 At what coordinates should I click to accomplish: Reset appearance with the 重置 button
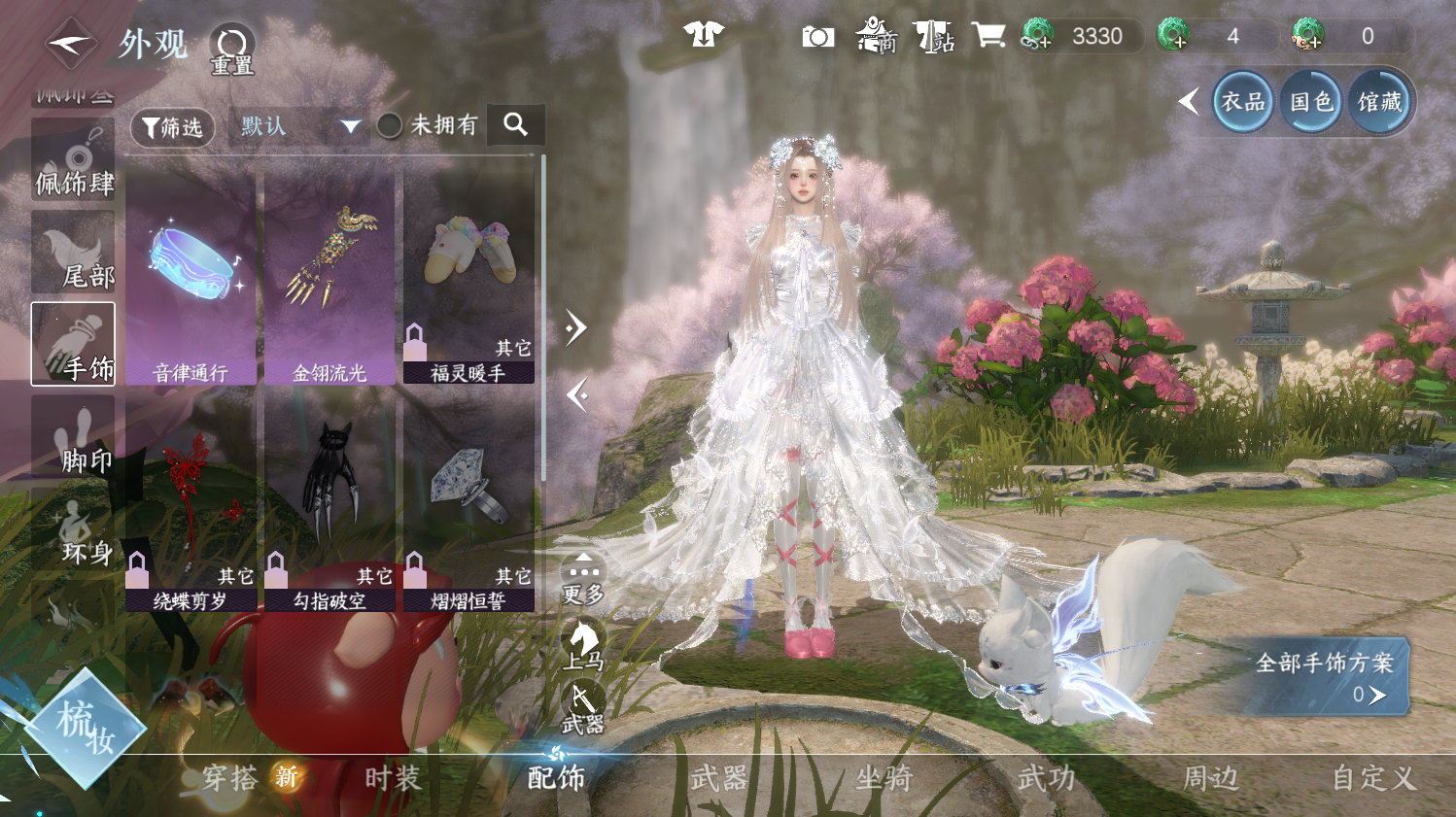[232, 49]
